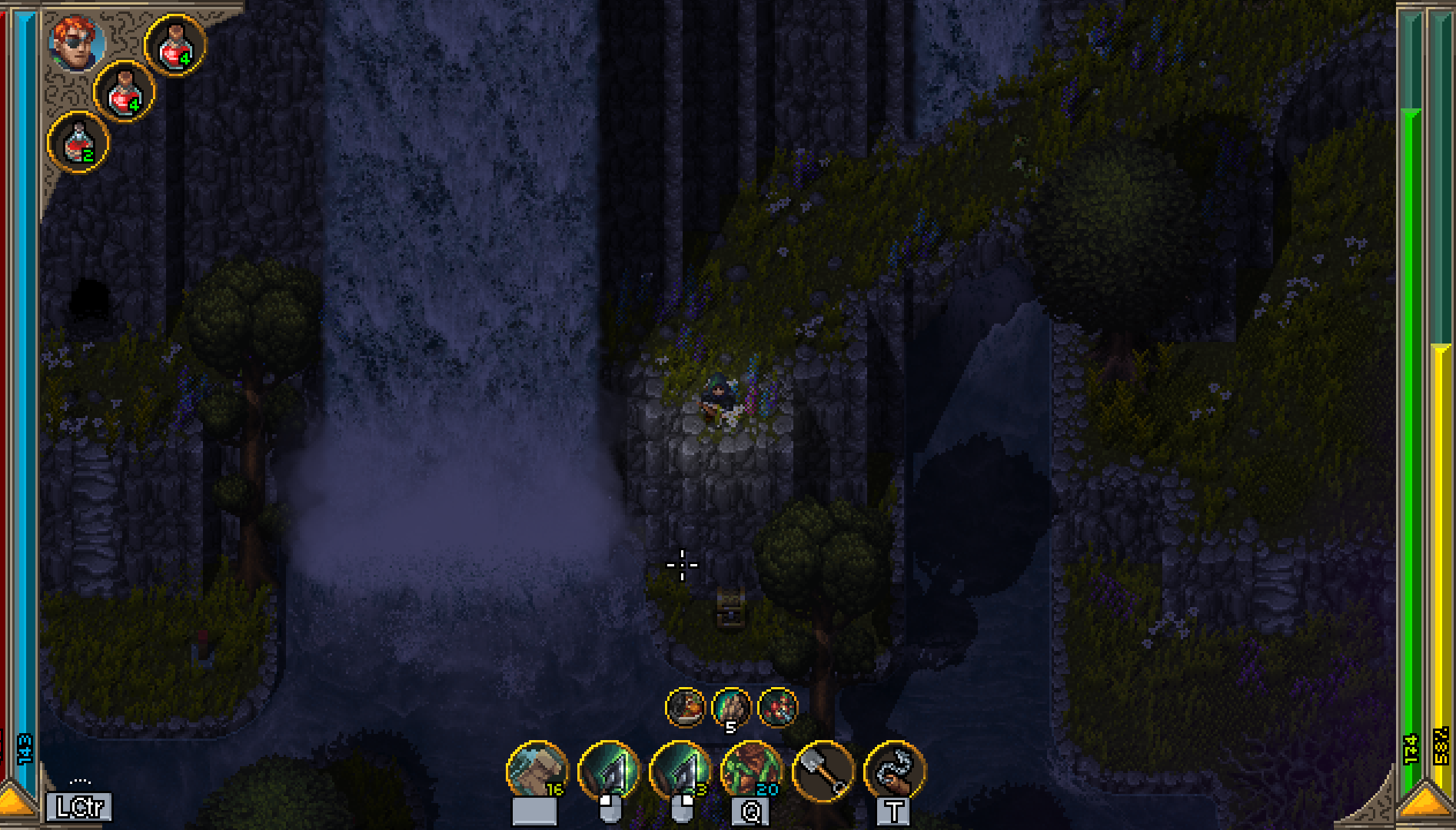Screen dimensions: 1456x830
Task: Select the arrowhead ability showing count 3
Action: [x=680, y=771]
